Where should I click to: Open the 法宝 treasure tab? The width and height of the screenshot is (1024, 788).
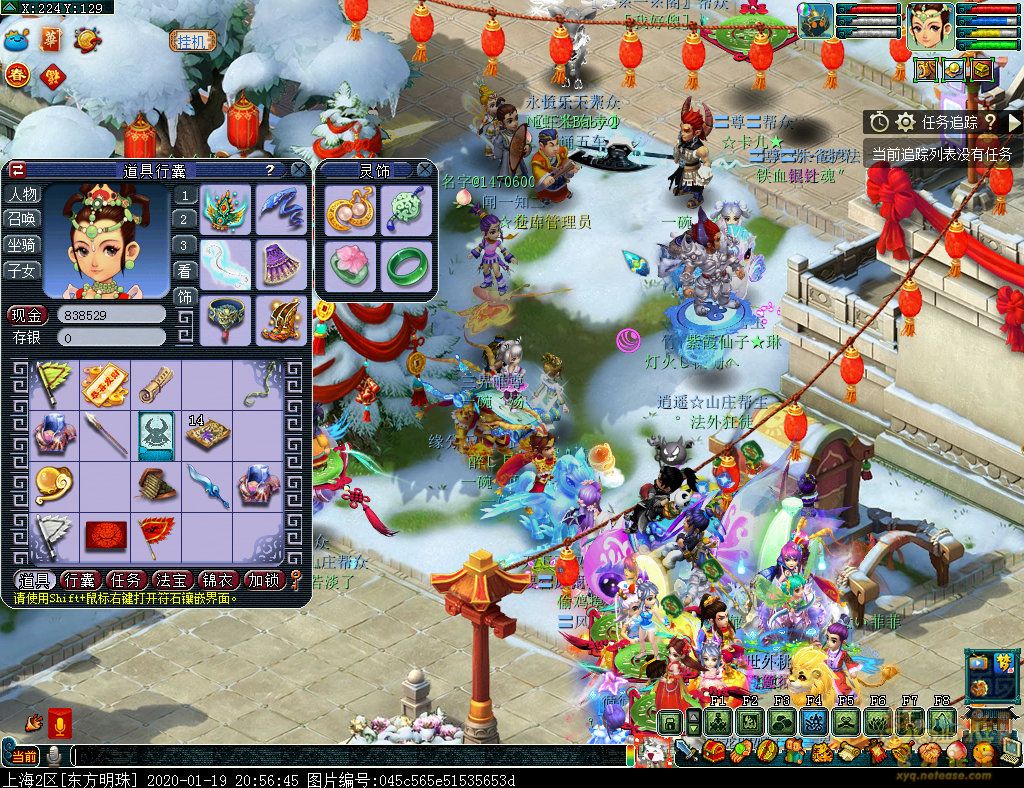coord(171,580)
